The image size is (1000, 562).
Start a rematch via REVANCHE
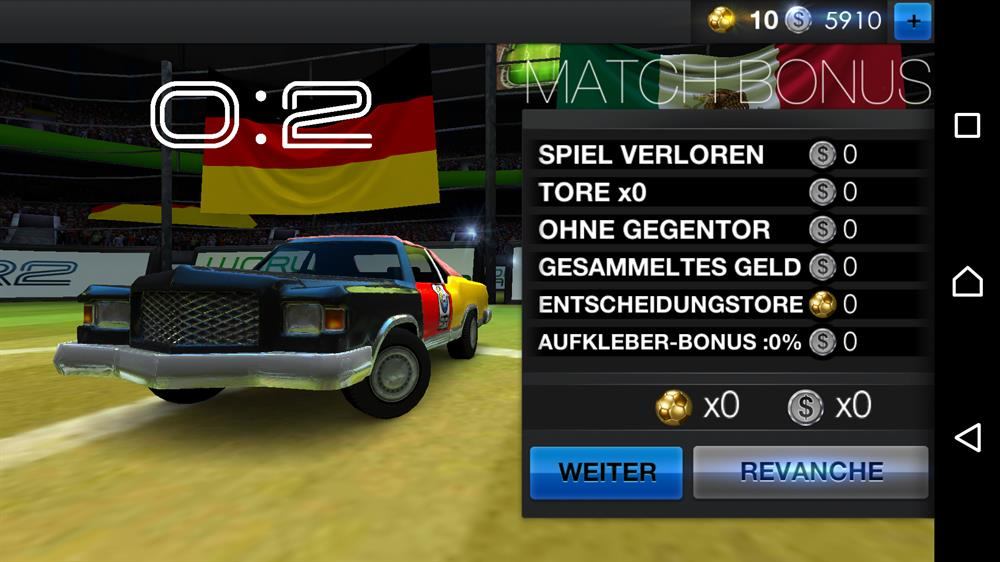[x=811, y=472]
